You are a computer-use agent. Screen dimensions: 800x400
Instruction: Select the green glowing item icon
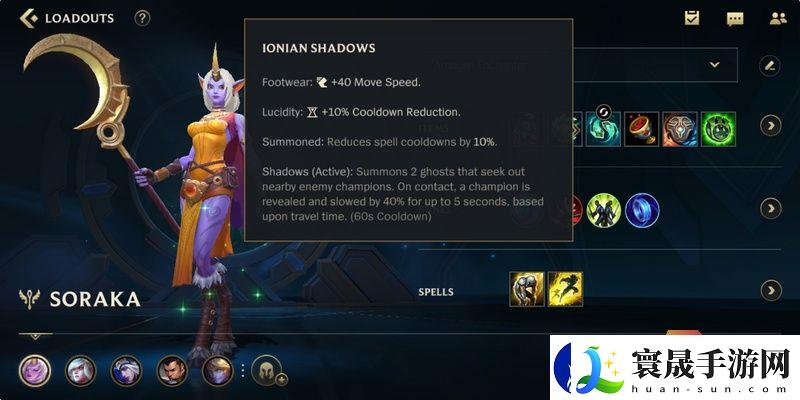[x=718, y=129]
